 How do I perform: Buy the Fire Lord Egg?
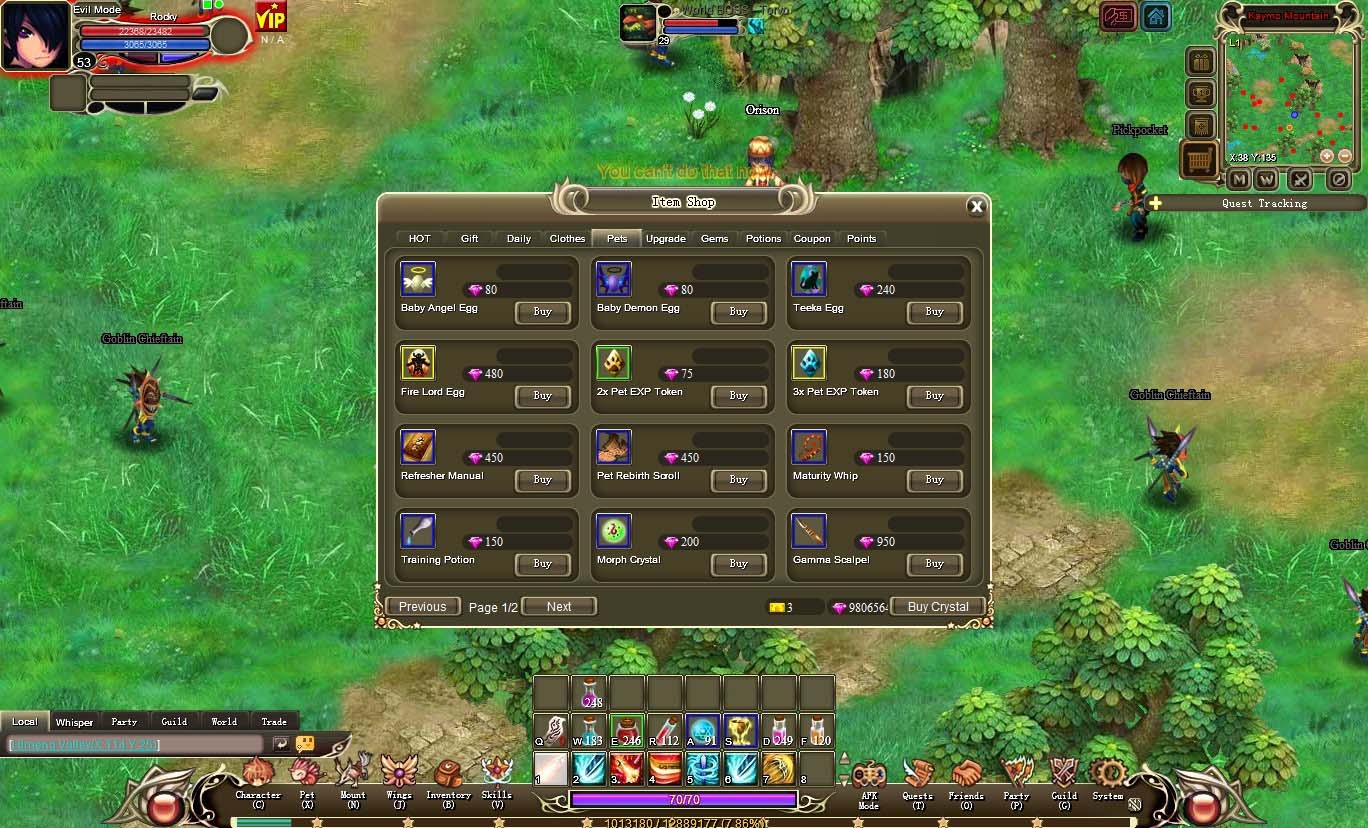[x=542, y=396]
